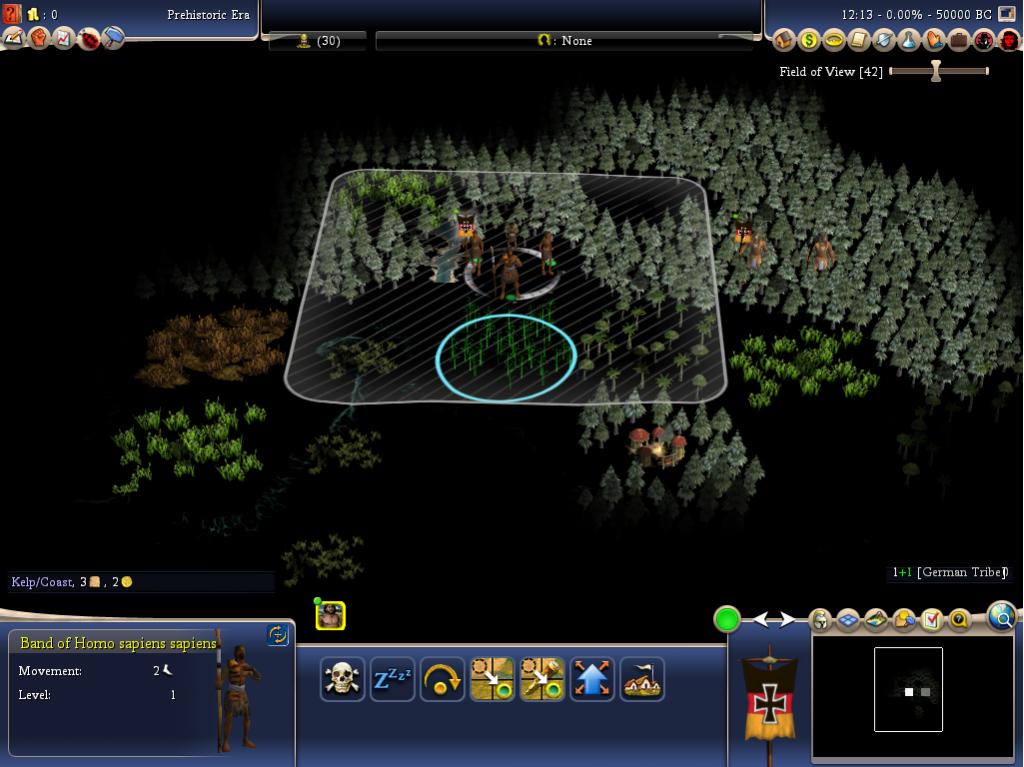Click the minimap to recenter the view
Image resolution: width=1024 pixels, height=767 pixels.
coord(908,690)
